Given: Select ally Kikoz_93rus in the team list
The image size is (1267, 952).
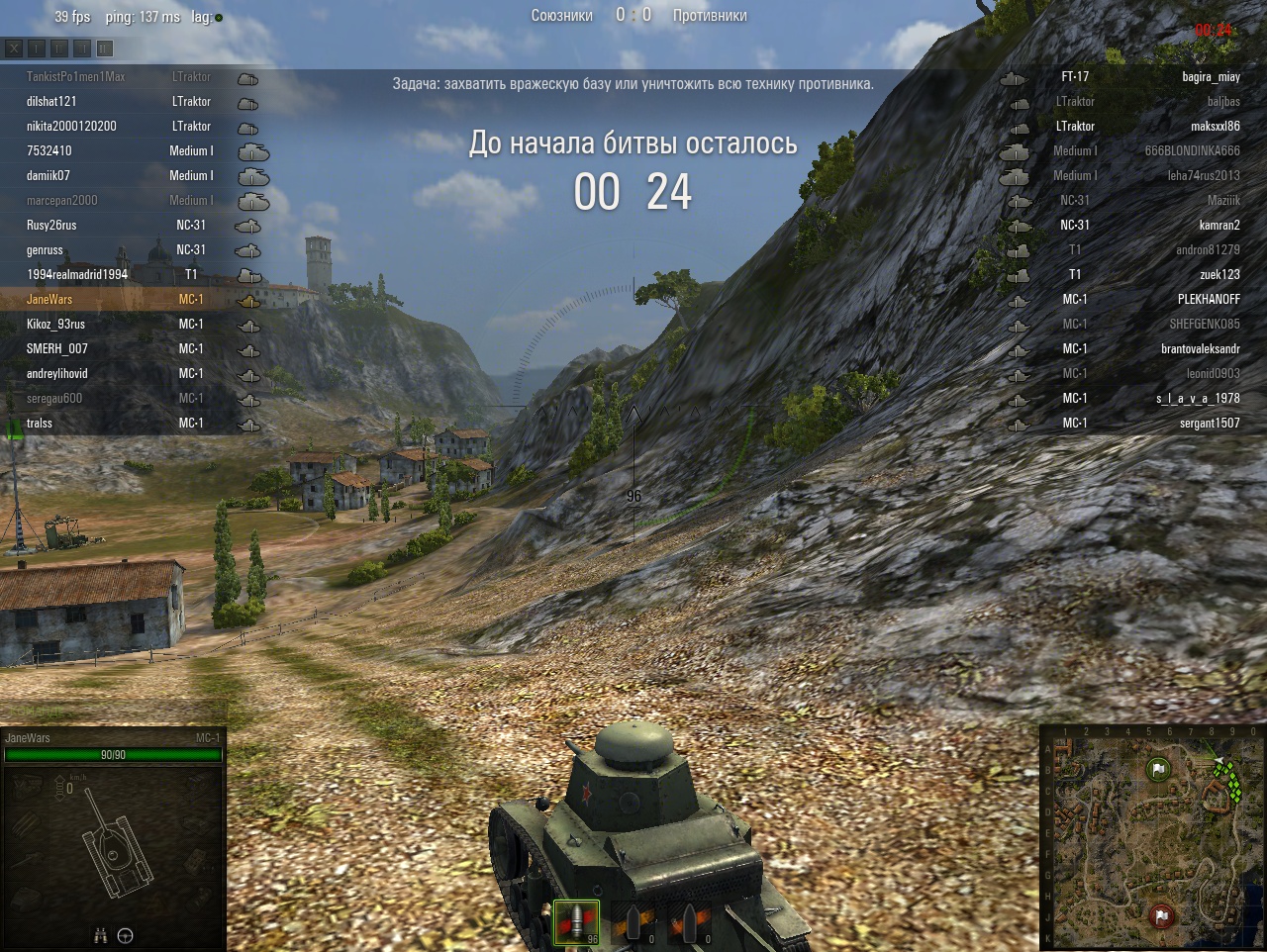Looking at the screenshot, I should coord(55,324).
